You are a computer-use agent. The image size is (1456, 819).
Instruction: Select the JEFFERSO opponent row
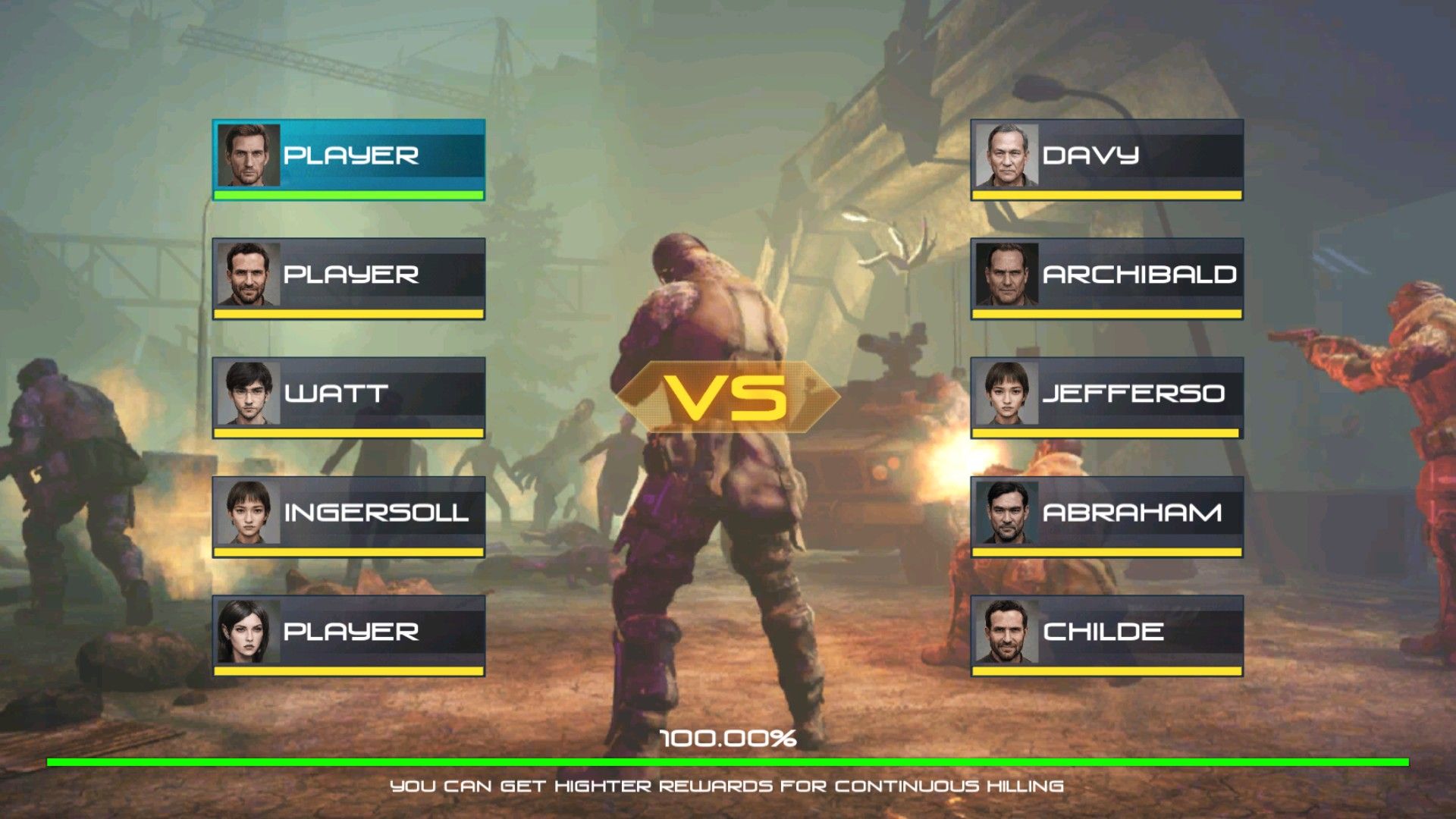click(x=1107, y=396)
